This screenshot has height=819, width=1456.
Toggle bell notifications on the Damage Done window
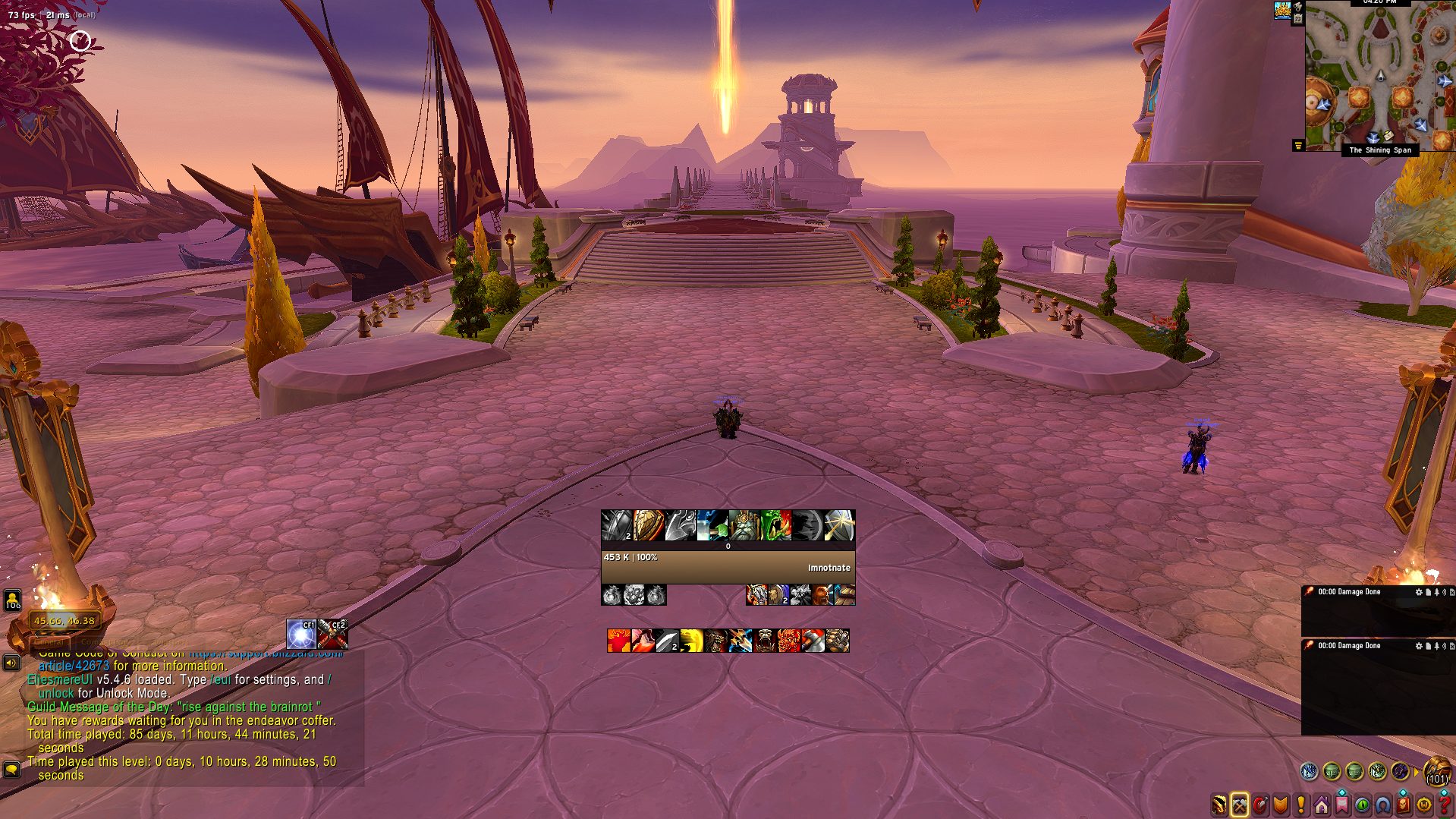pos(1436,592)
